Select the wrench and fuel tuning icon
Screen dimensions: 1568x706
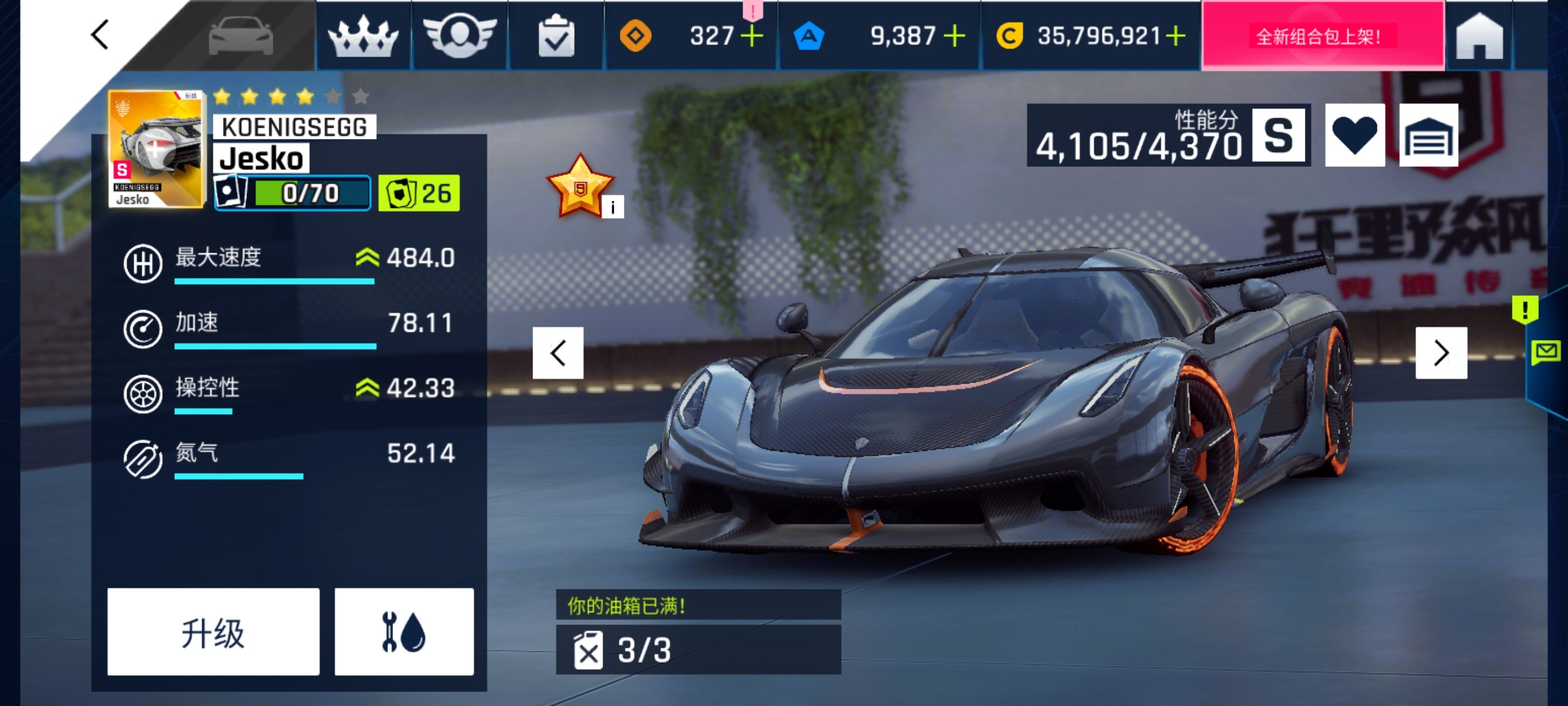point(404,635)
